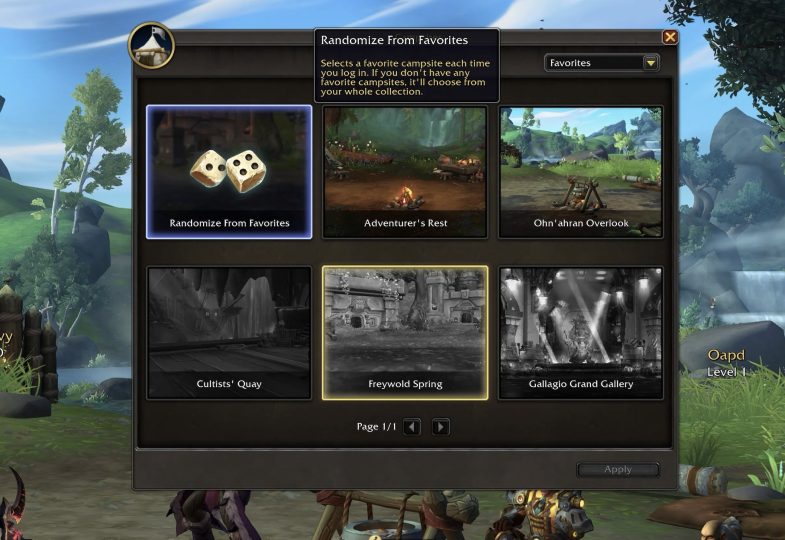
Task: Select the Gallagio Grand Gallery campsite
Action: [x=581, y=332]
